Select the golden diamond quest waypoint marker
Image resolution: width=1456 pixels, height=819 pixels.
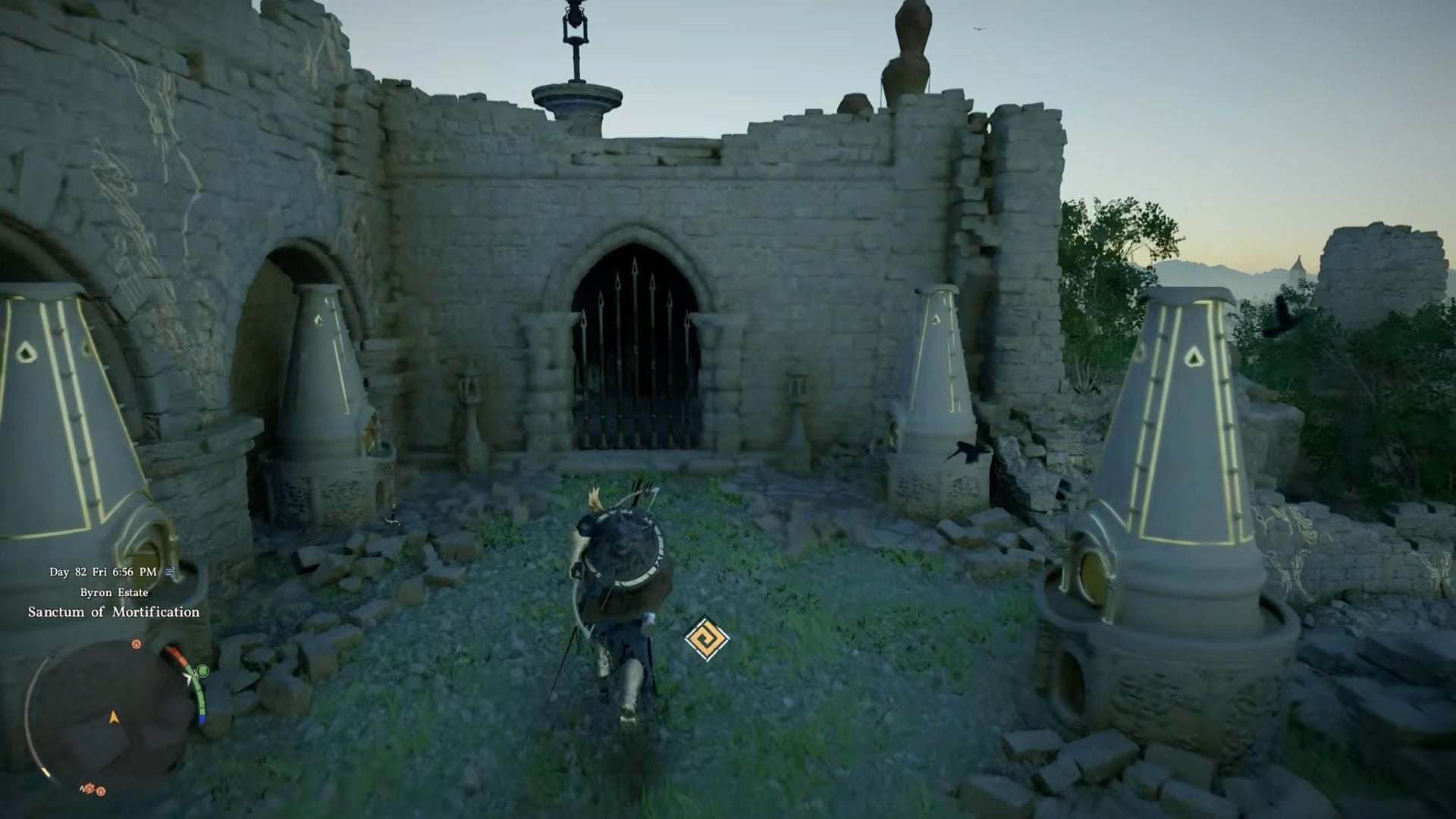pyautogui.click(x=706, y=638)
